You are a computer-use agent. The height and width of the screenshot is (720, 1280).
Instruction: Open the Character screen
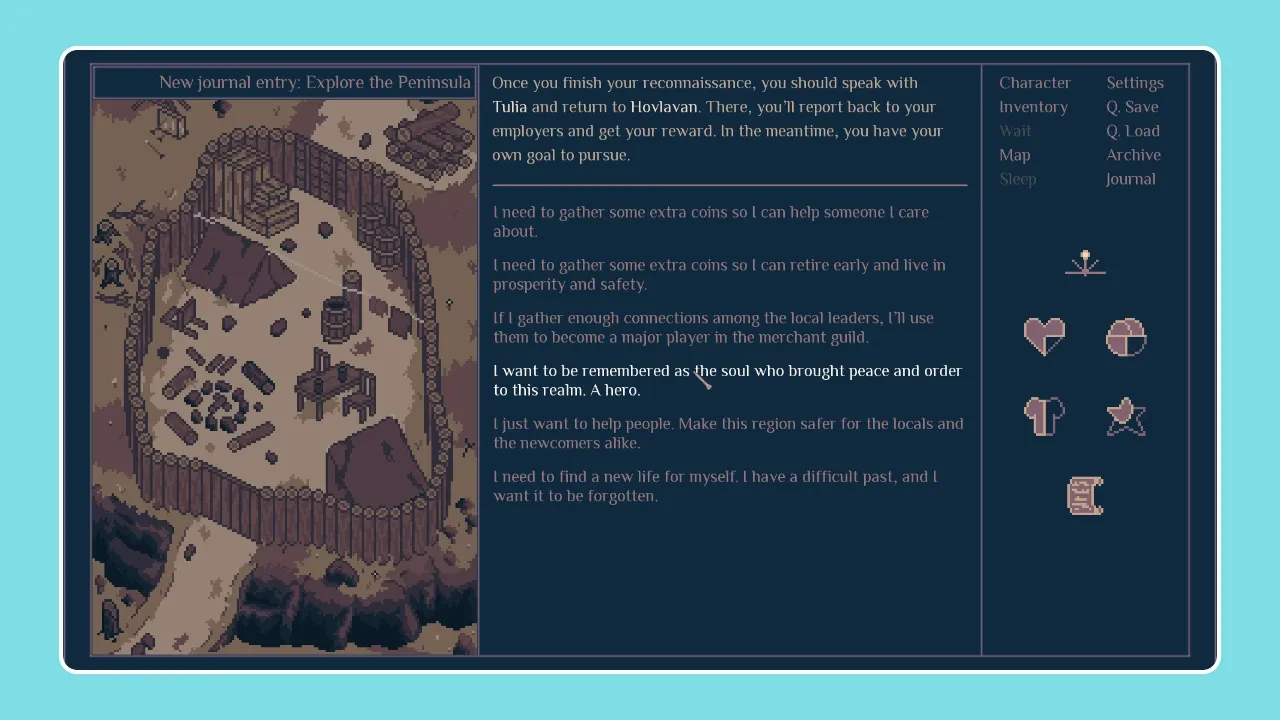click(x=1035, y=82)
